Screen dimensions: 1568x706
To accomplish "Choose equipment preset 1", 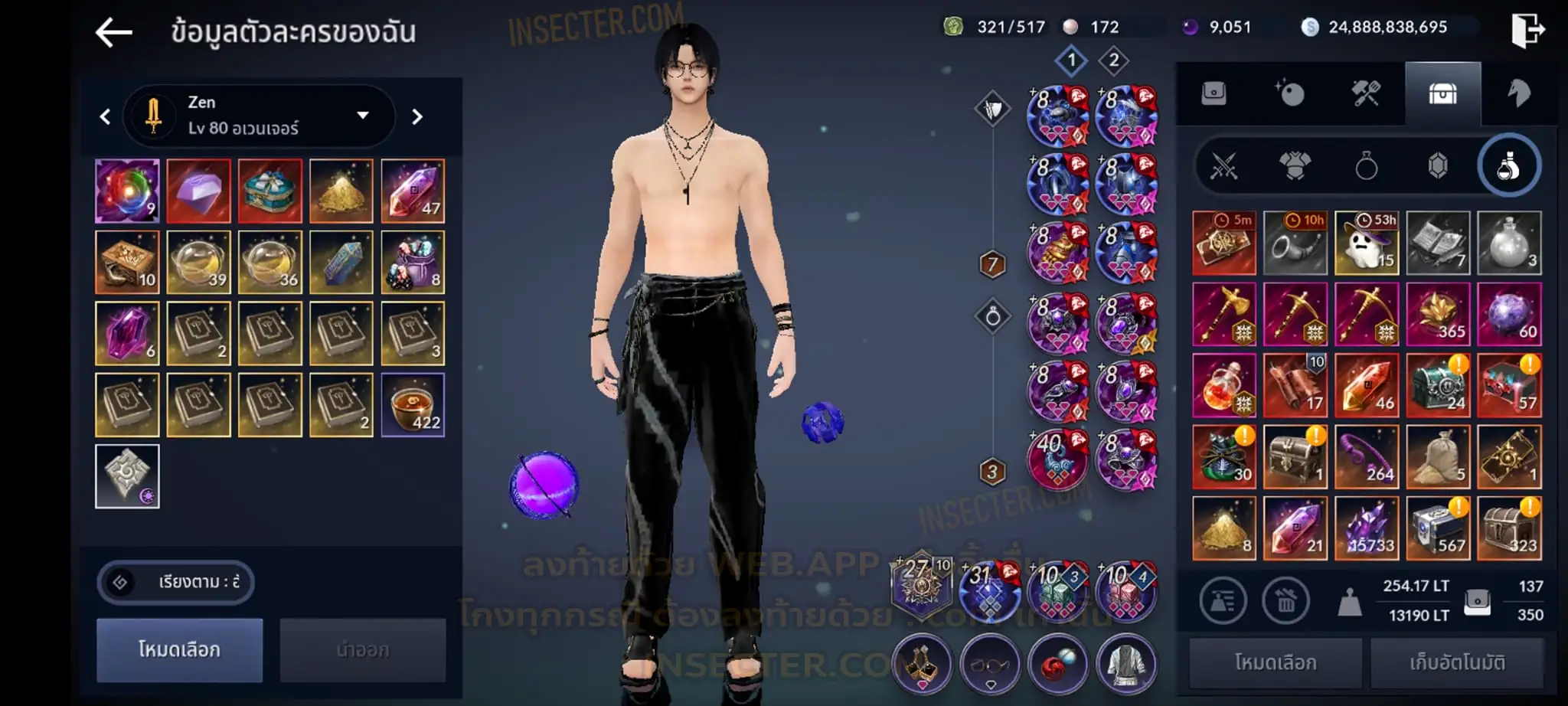I will [x=1071, y=60].
